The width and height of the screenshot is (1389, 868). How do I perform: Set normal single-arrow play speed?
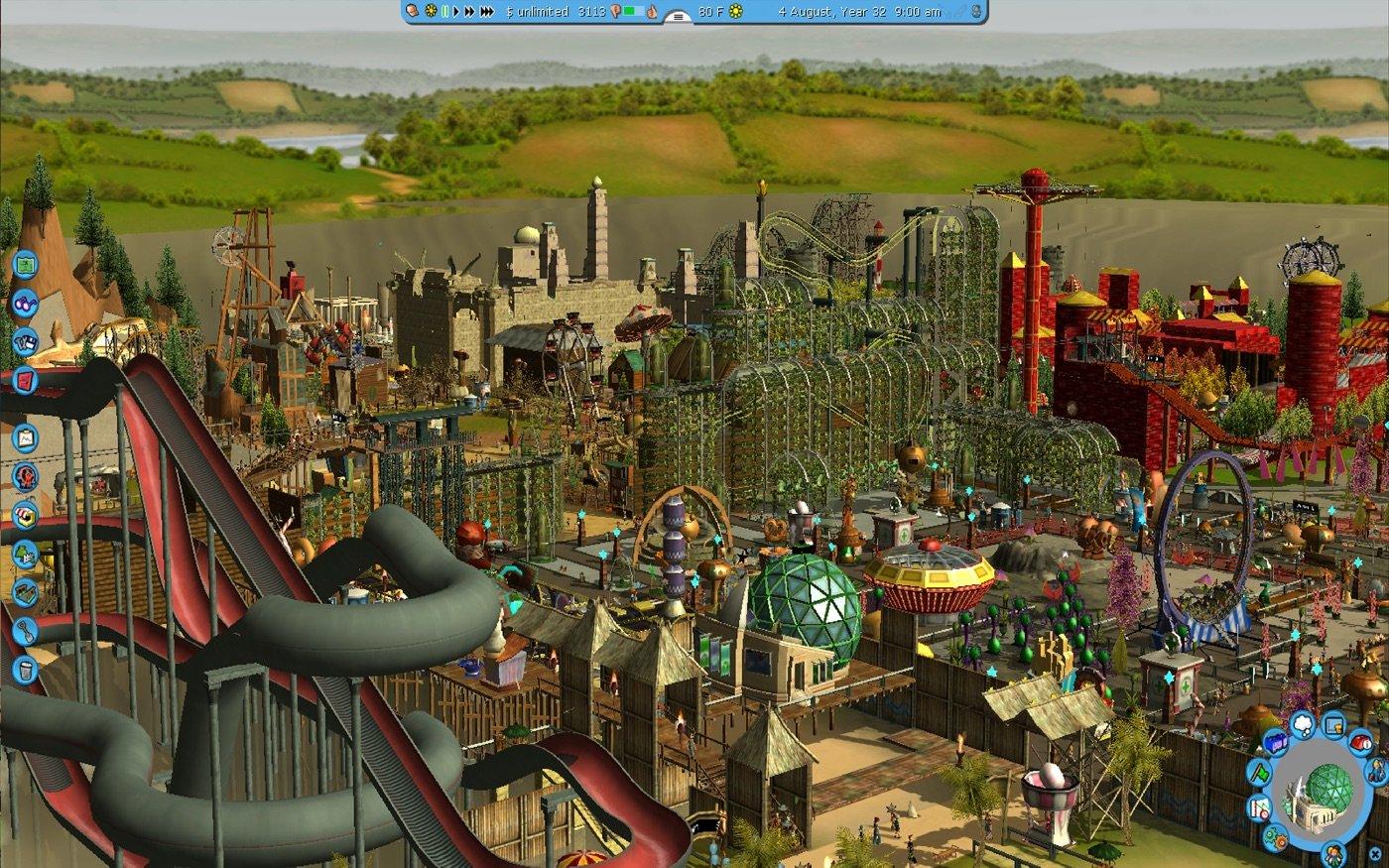455,14
